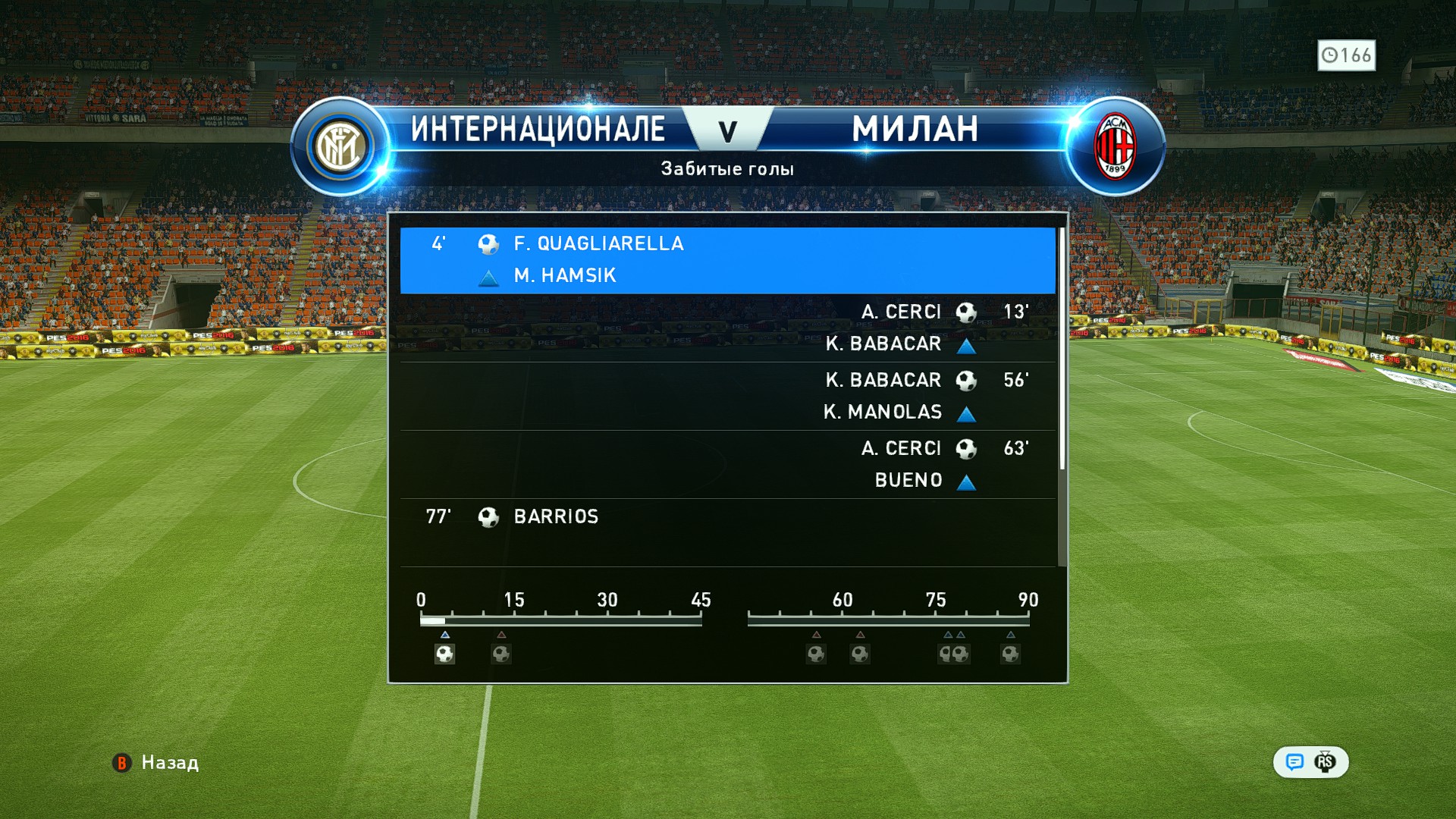The width and height of the screenshot is (1456, 819).
Task: Select Barrios's 77th-minute goal row
Action: (x=726, y=532)
